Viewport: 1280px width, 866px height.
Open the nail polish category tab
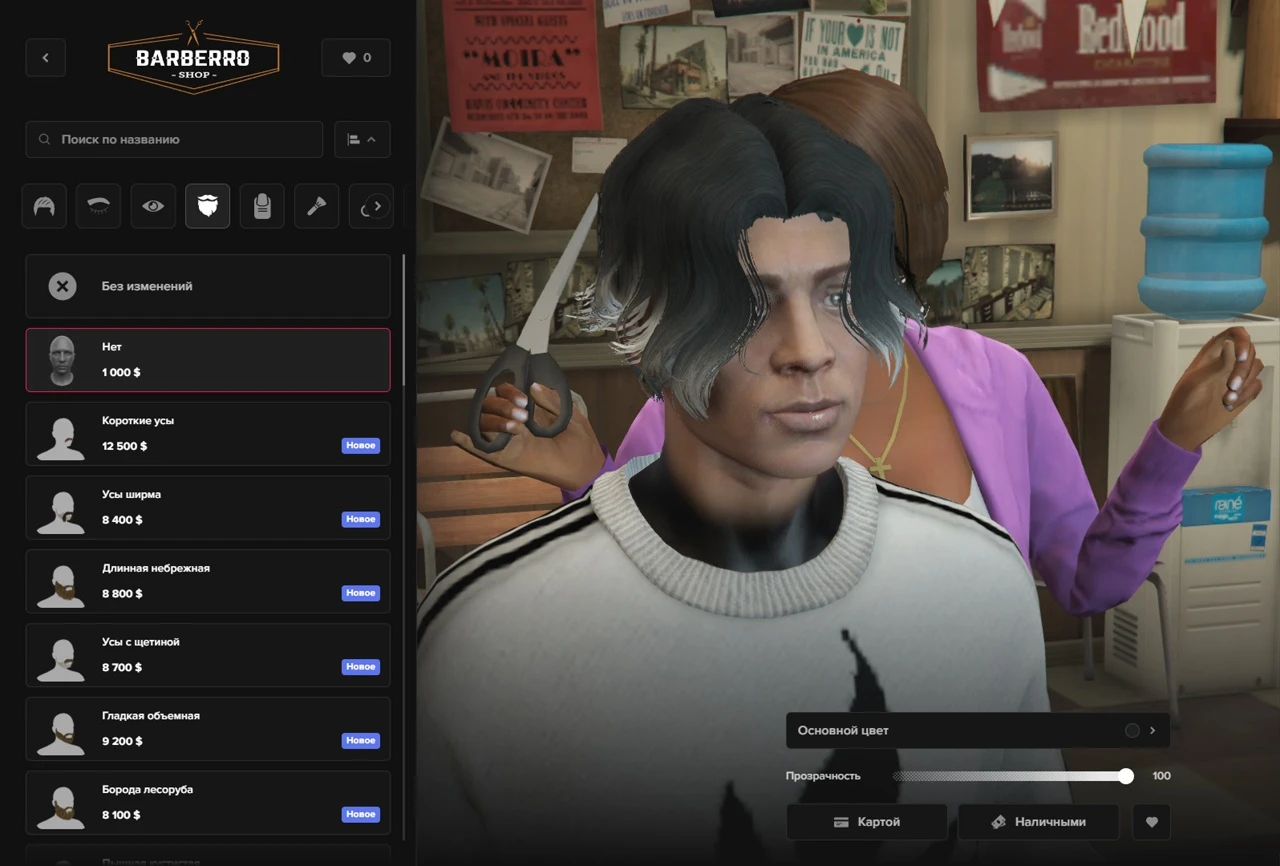(x=262, y=207)
